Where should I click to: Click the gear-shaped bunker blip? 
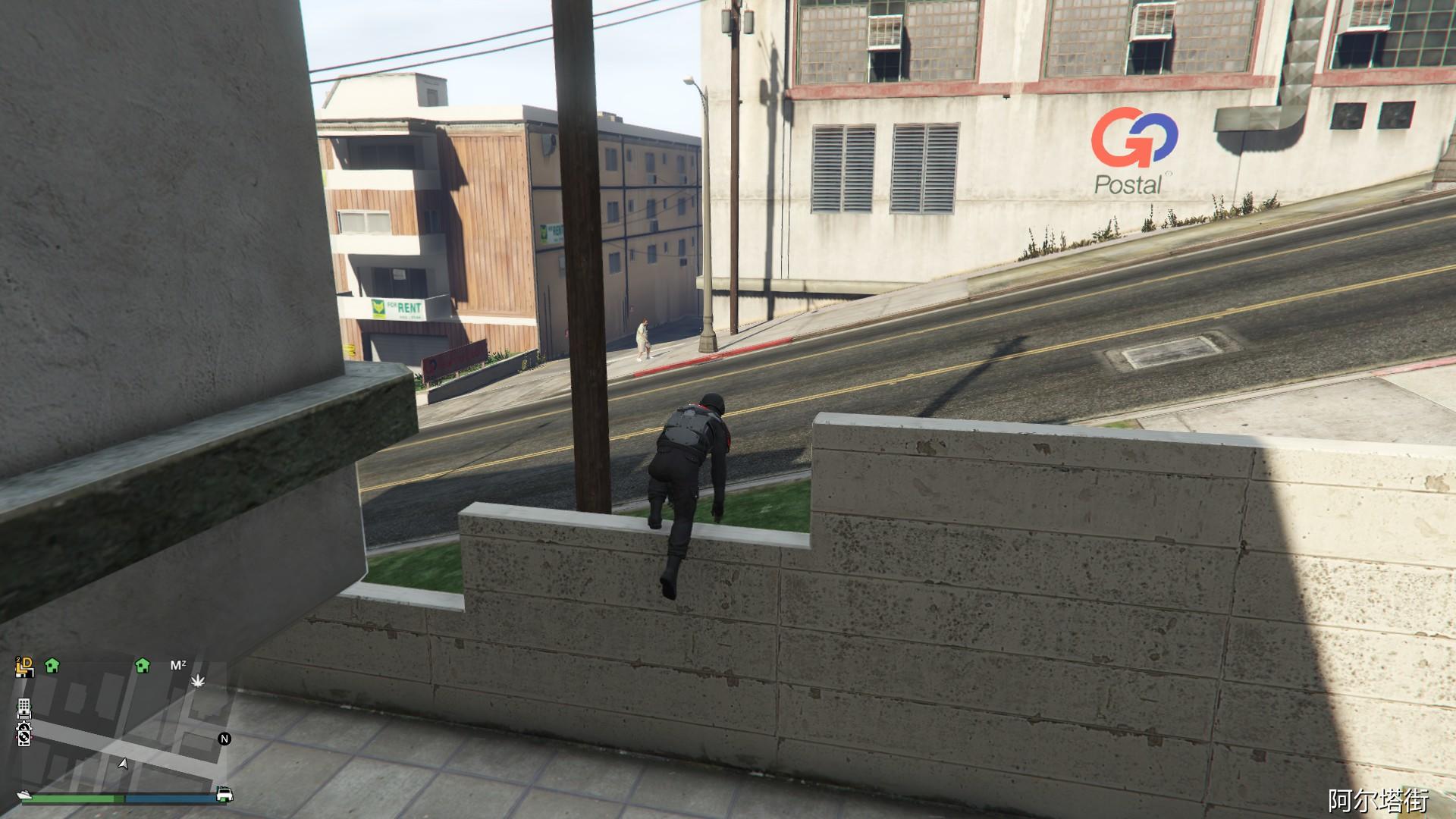24,727
